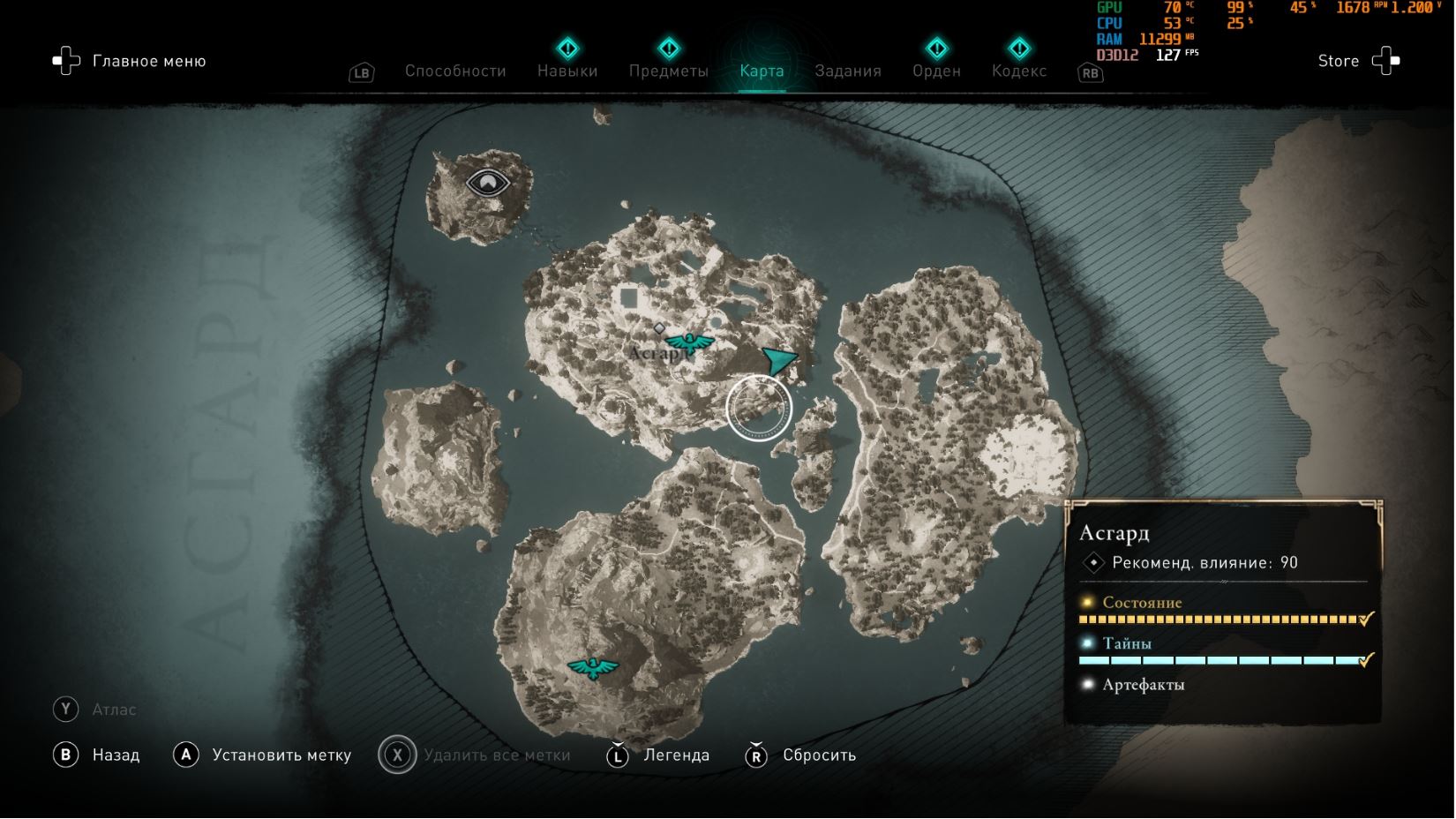Select the Карта map tab
Screen dimensions: 1456x819
tap(762, 71)
